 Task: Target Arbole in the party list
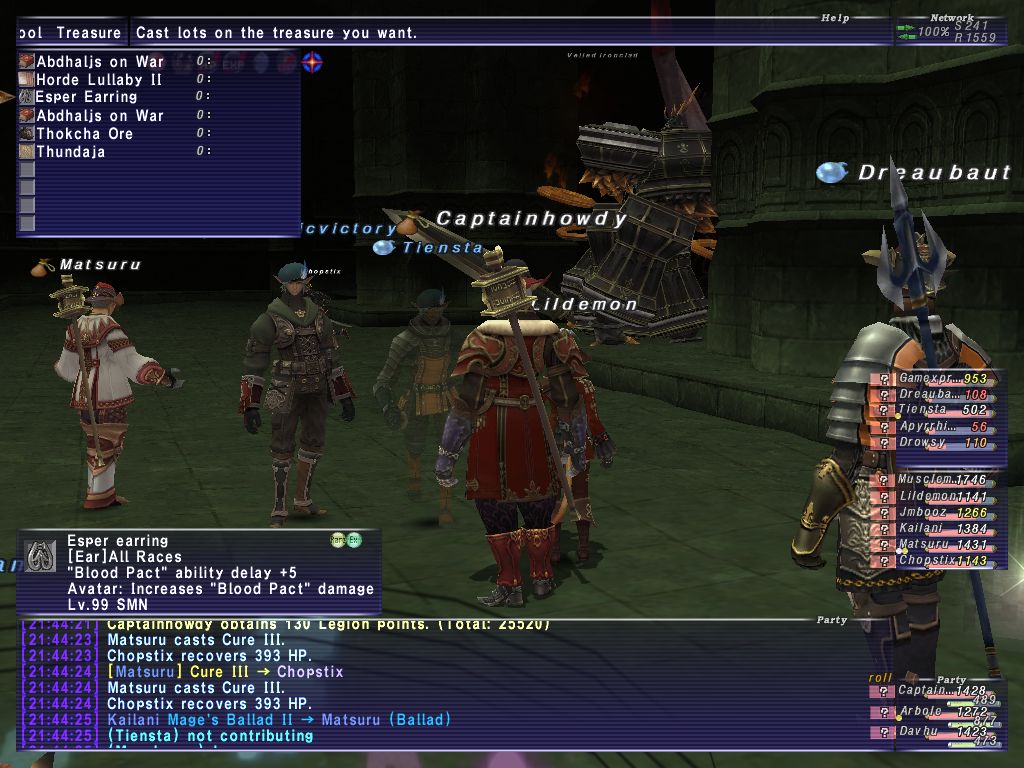click(x=922, y=712)
